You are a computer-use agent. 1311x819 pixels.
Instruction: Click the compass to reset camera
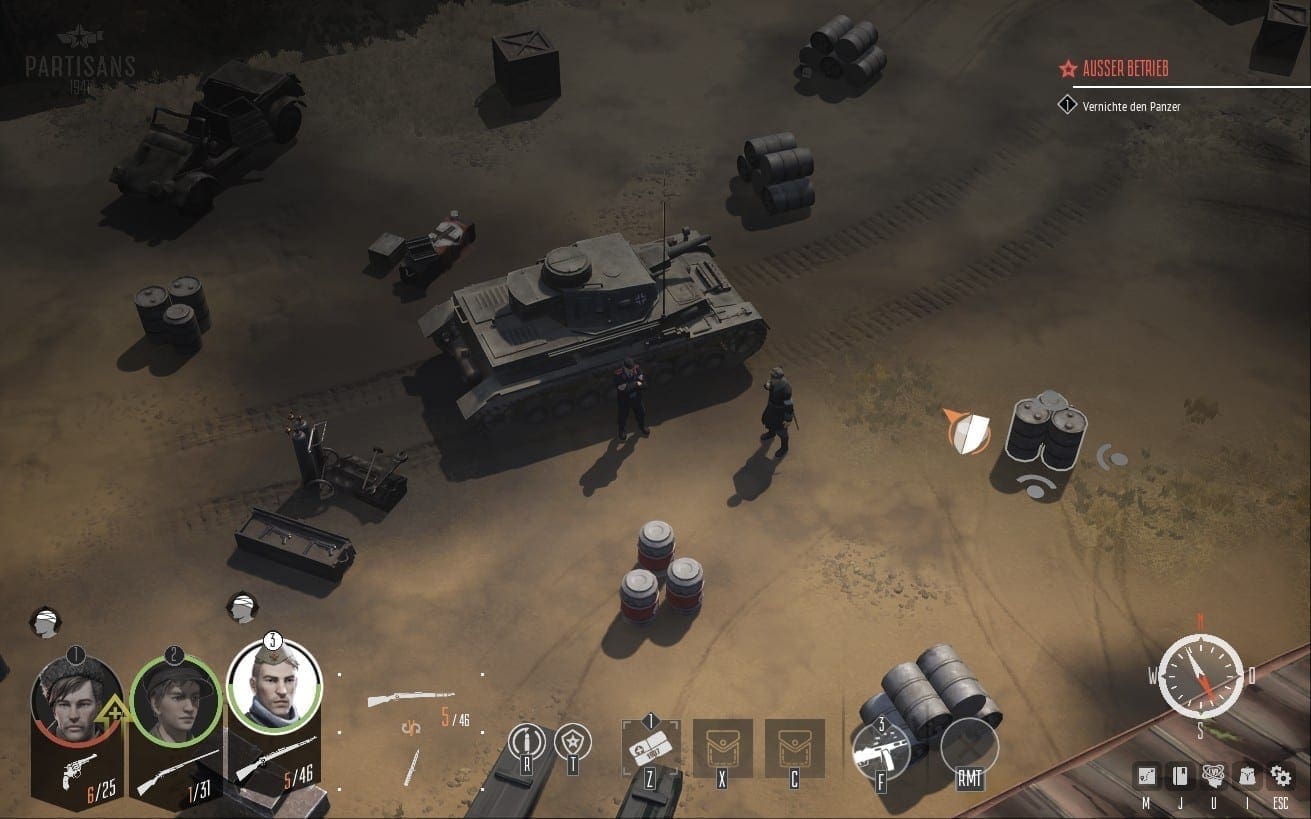[x=1200, y=676]
